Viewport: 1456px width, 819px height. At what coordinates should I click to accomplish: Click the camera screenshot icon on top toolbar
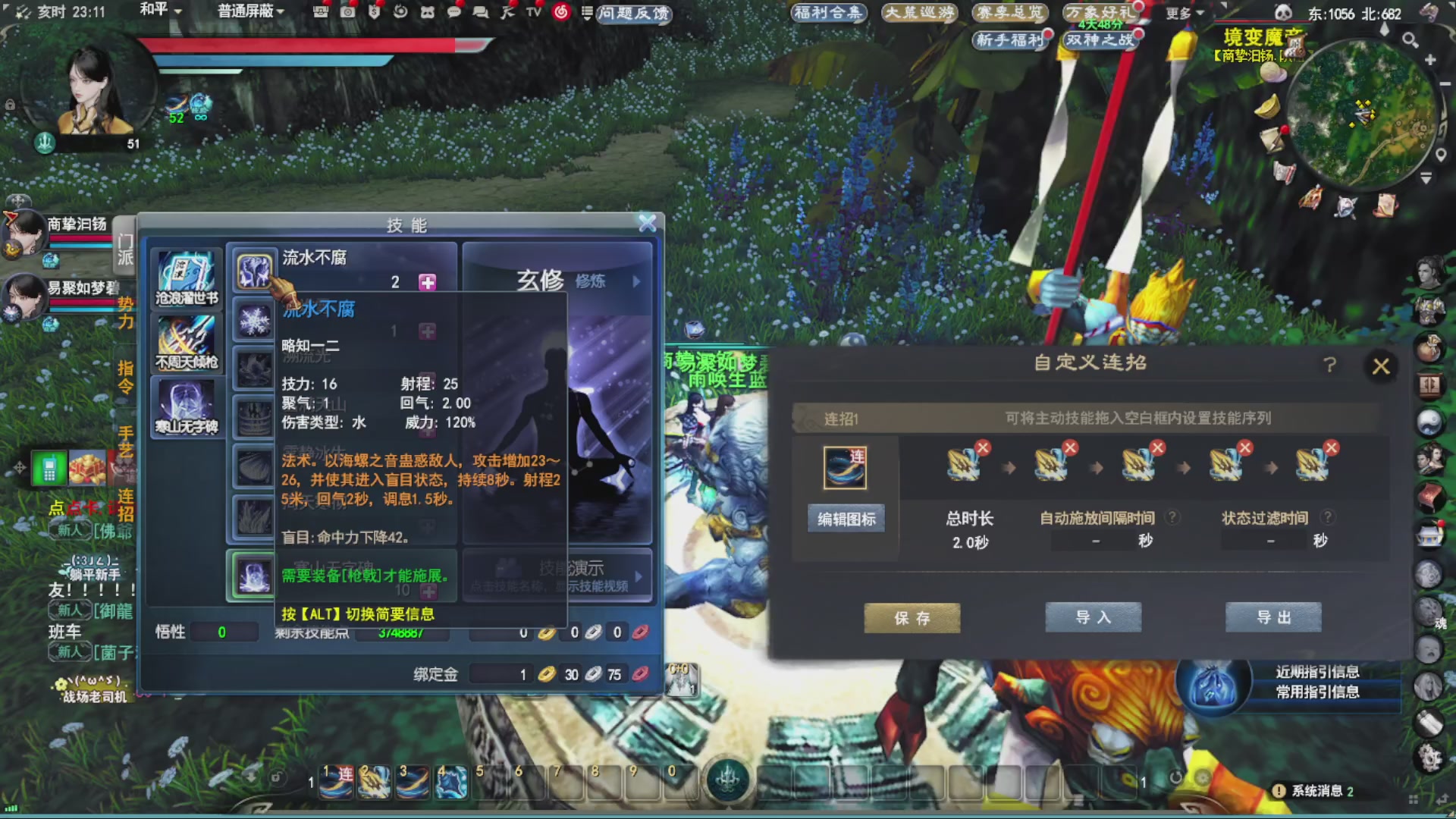tap(347, 13)
